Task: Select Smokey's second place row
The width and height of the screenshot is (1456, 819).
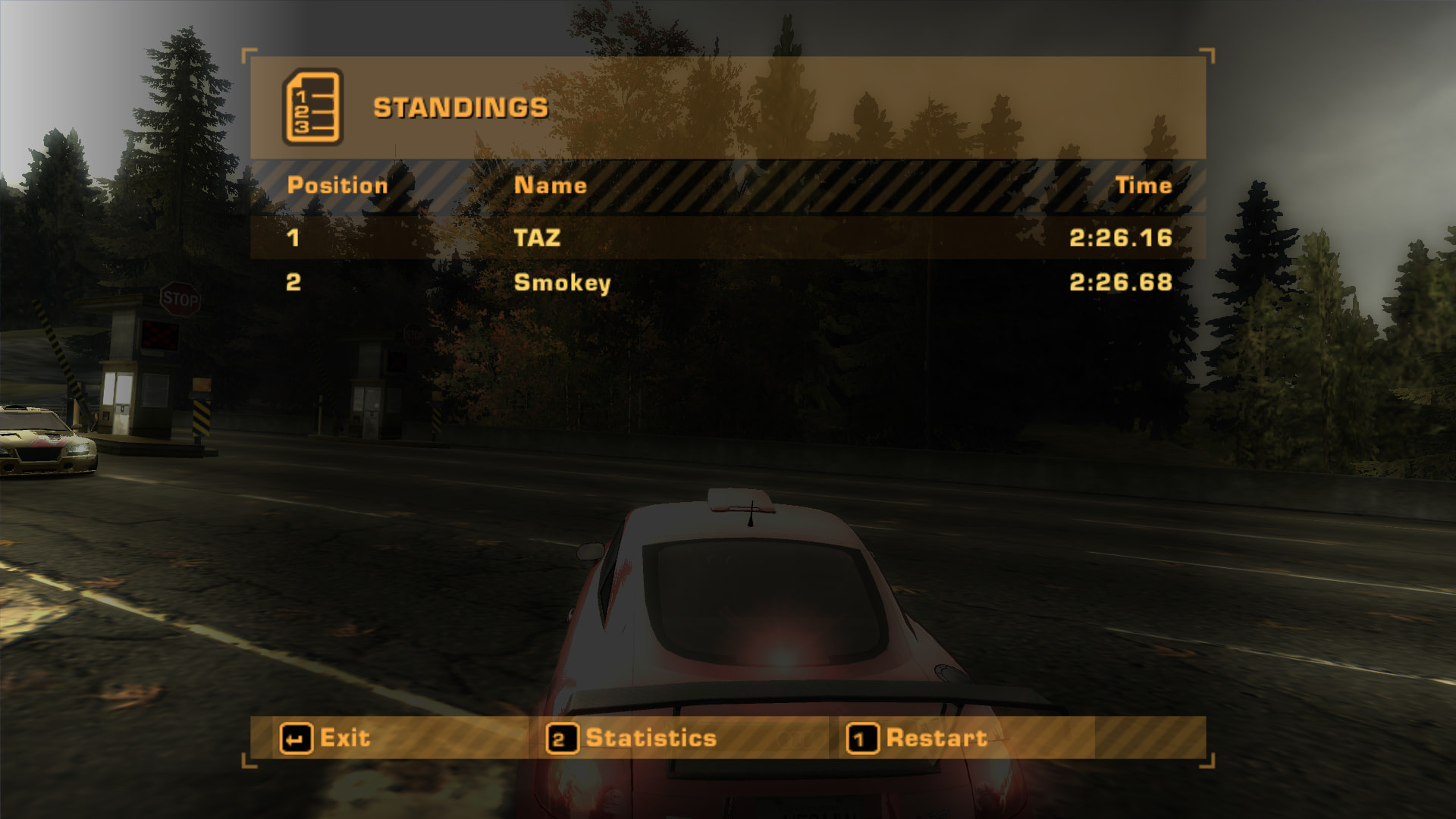Action: click(x=727, y=283)
